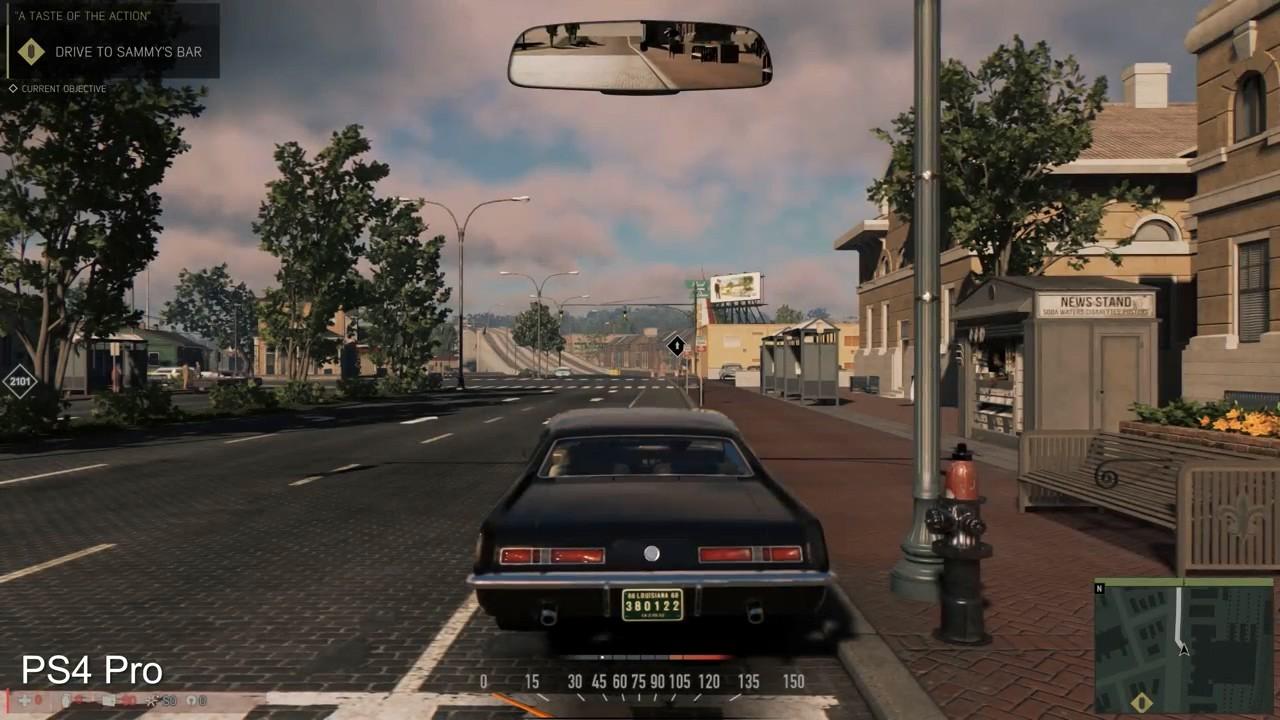Click the N compass indicator on minimap
The width and height of the screenshot is (1280, 720).
(x=1101, y=588)
